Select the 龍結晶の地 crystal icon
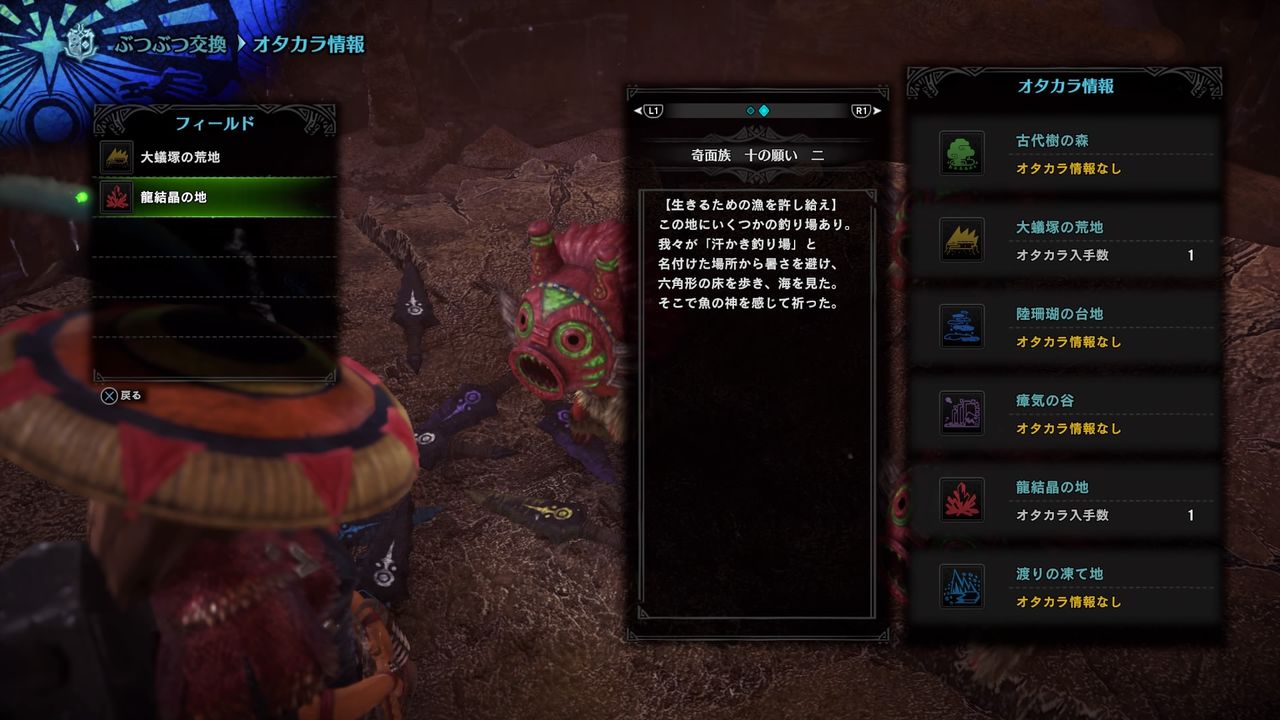The image size is (1280, 720). 960,500
